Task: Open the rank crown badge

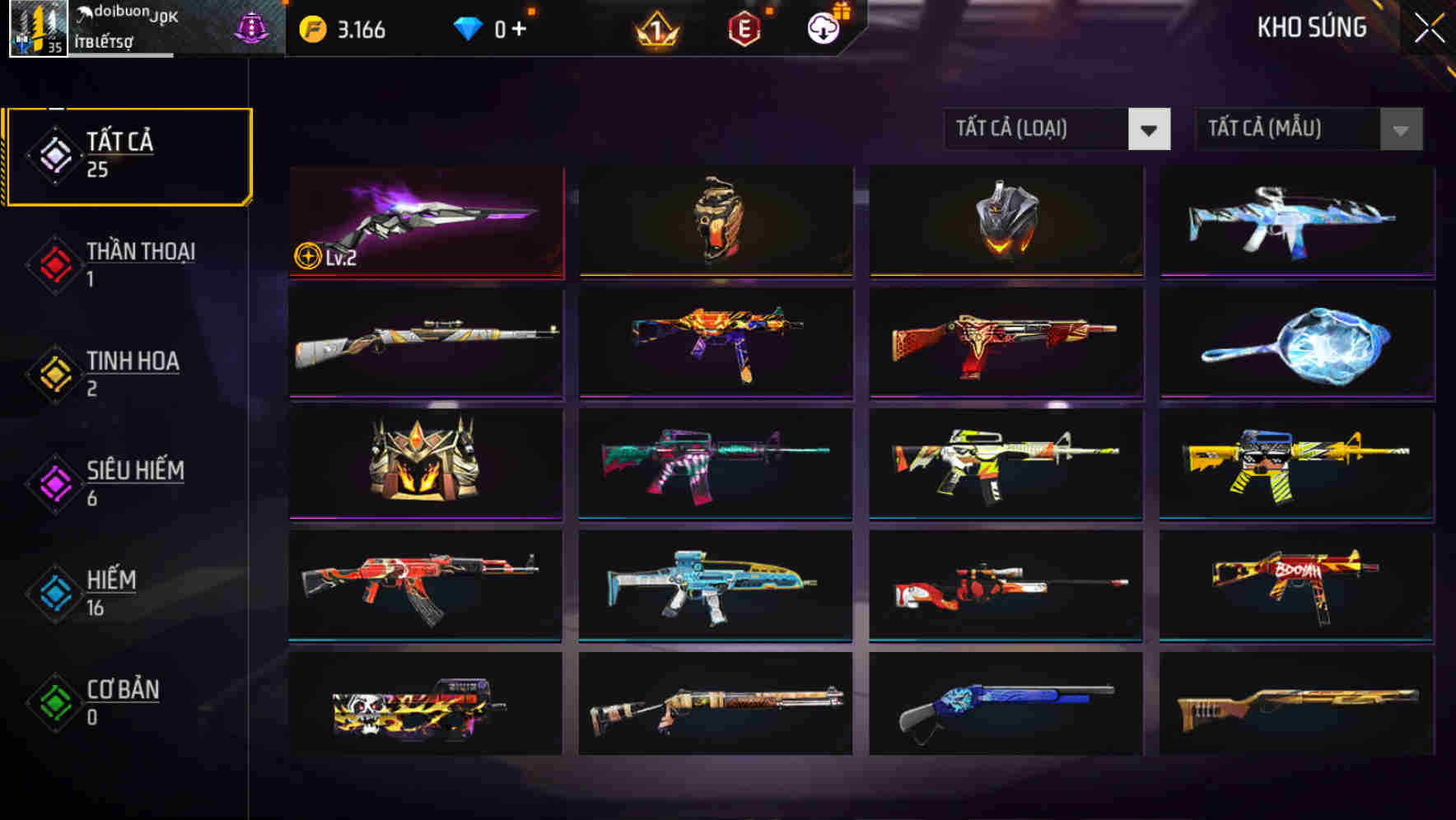Action: click(659, 29)
